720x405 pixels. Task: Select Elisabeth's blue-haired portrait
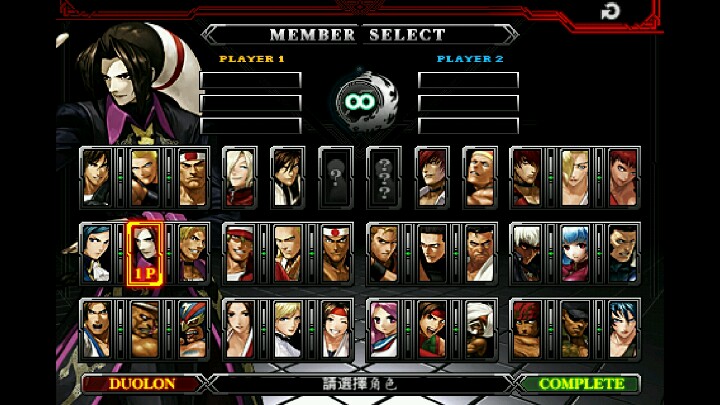96,251
